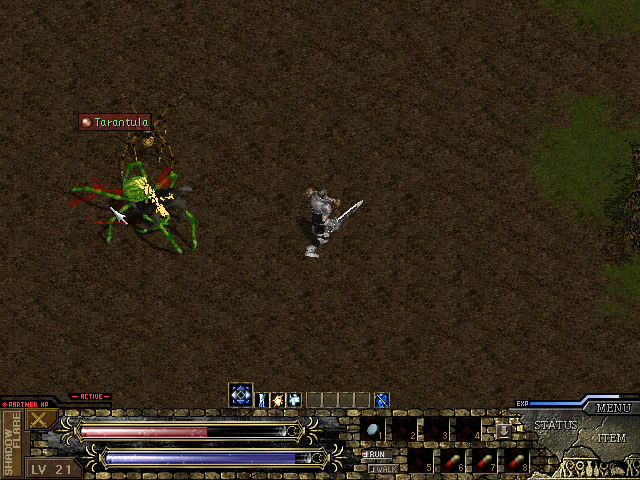Activate the blue lightning figure spell
640x480 pixels.
coord(264,400)
